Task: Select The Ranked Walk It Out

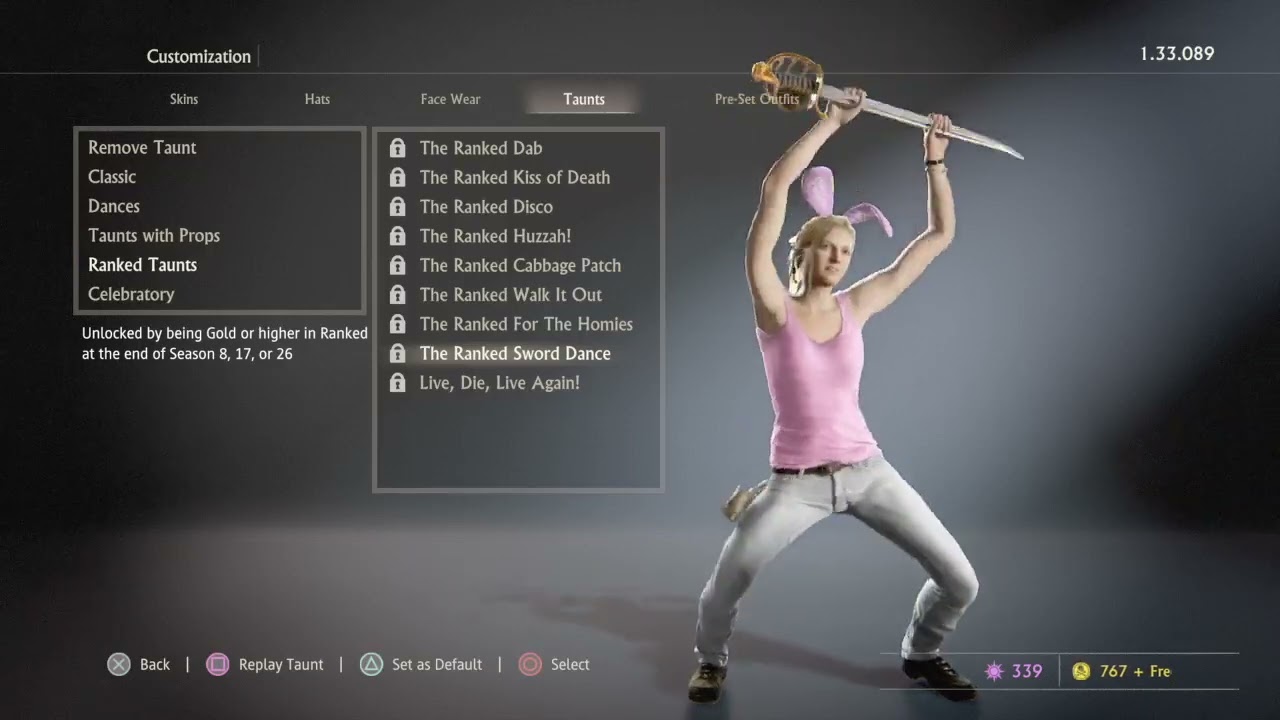Action: pos(510,295)
